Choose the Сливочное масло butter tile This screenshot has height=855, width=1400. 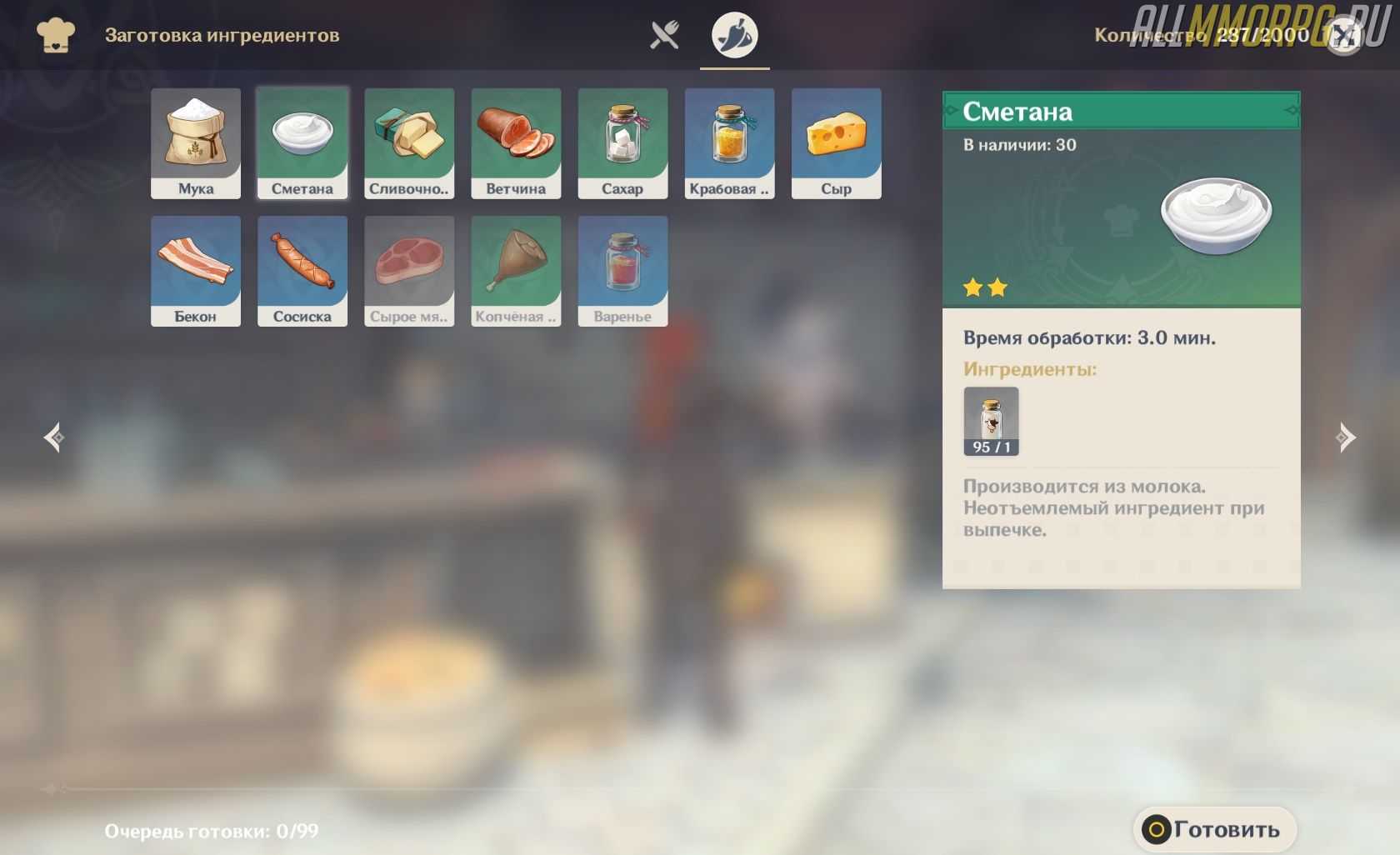coord(409,143)
